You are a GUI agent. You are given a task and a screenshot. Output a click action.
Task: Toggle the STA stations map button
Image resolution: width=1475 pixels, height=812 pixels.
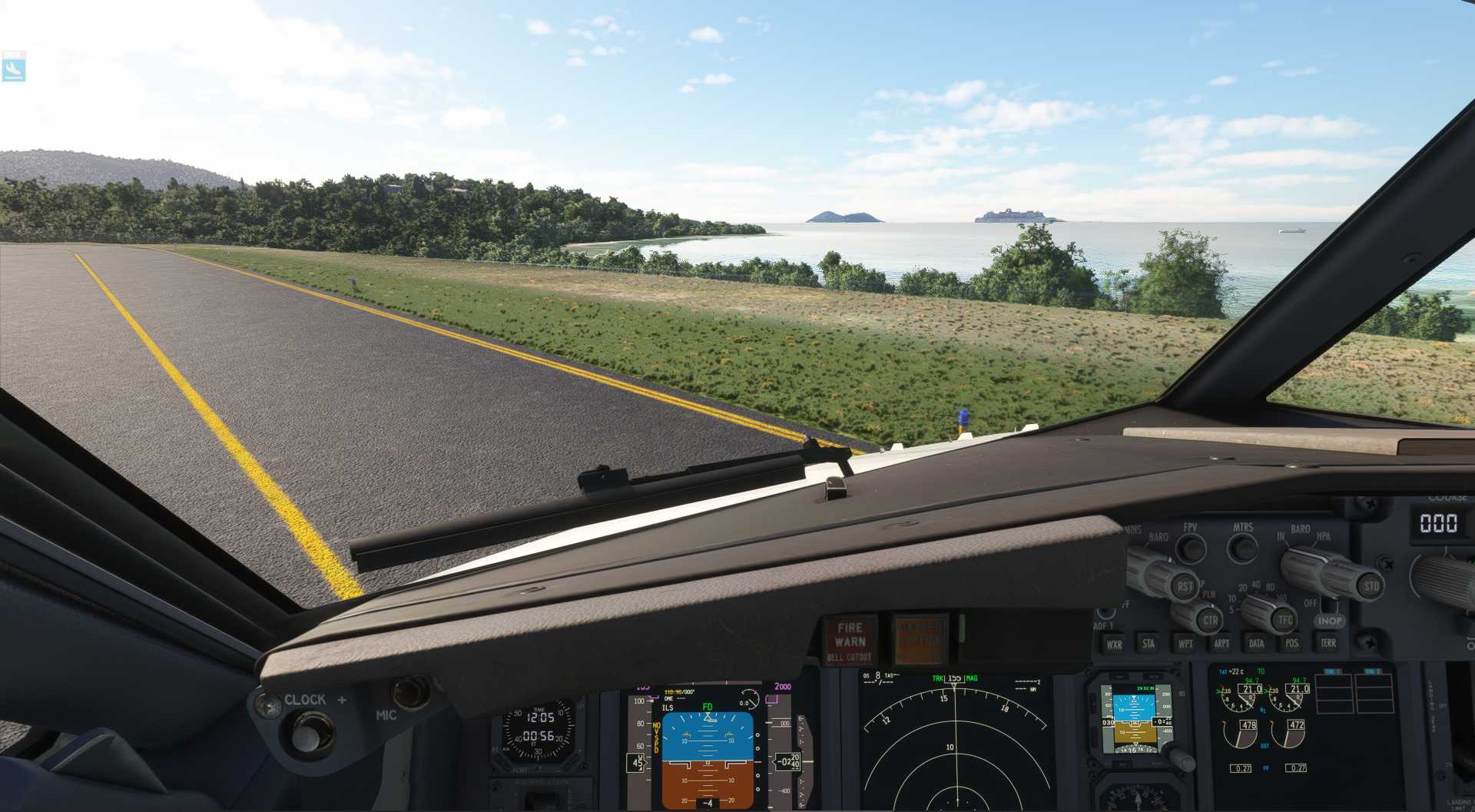click(1149, 644)
